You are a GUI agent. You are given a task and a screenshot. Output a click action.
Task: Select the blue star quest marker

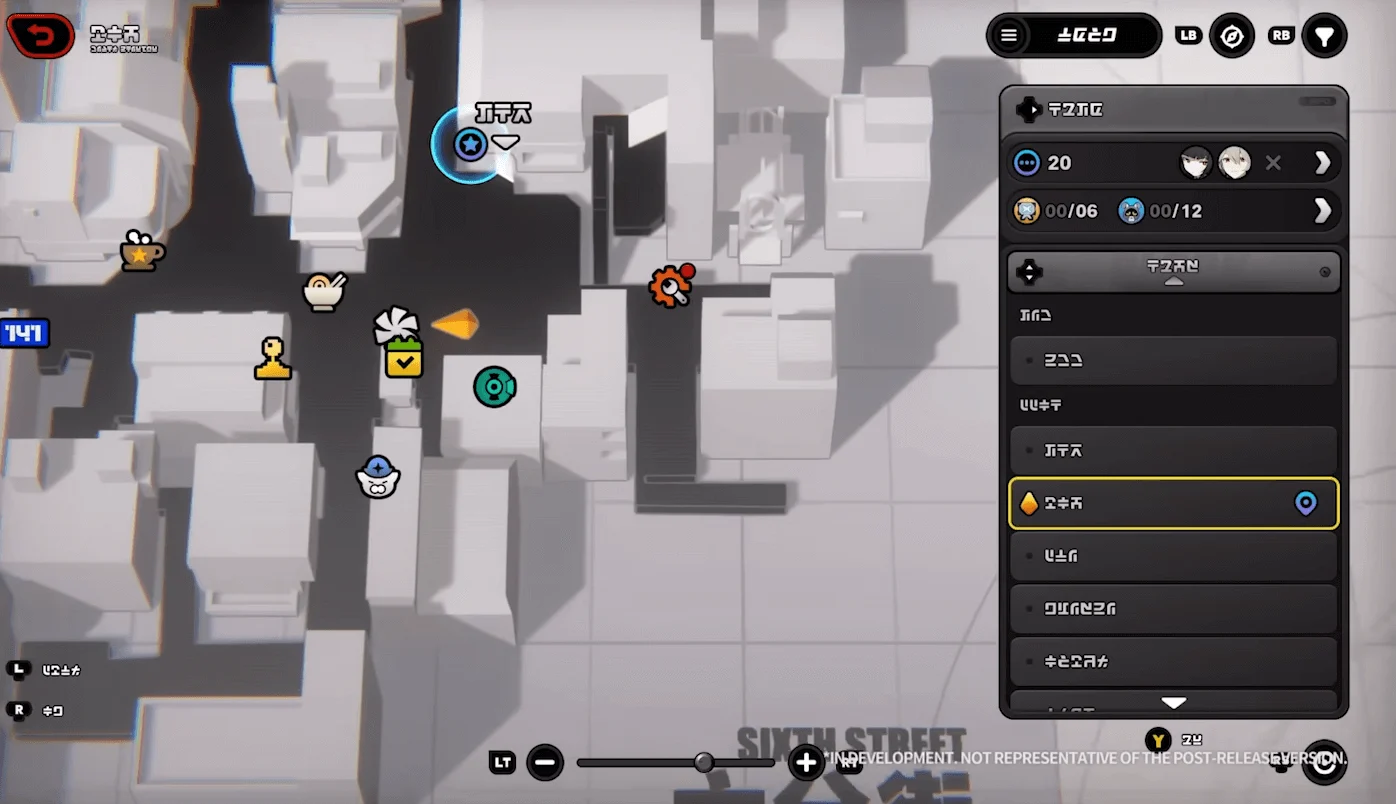pos(470,145)
